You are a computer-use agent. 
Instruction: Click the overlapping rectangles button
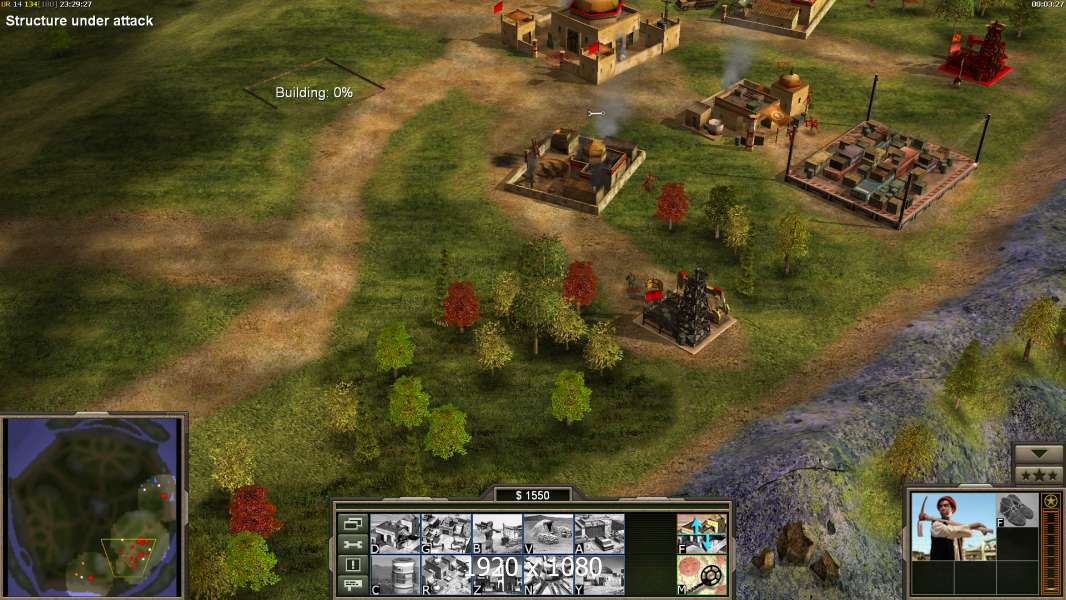pyautogui.click(x=352, y=523)
